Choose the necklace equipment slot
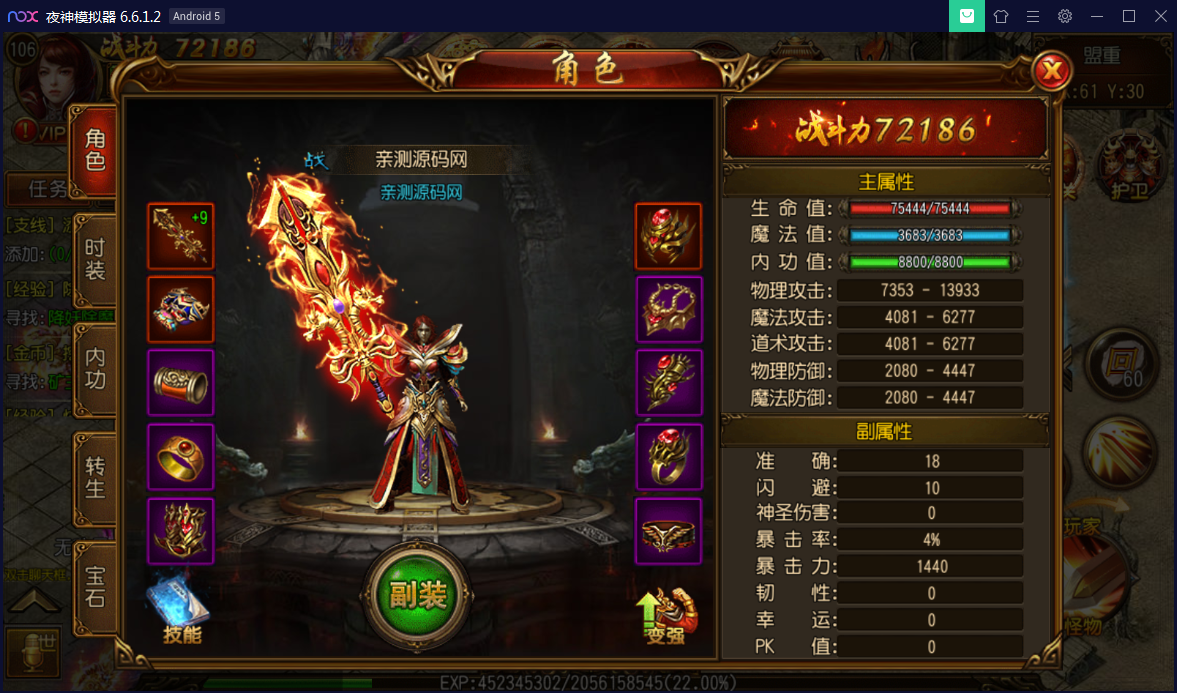 click(x=669, y=309)
